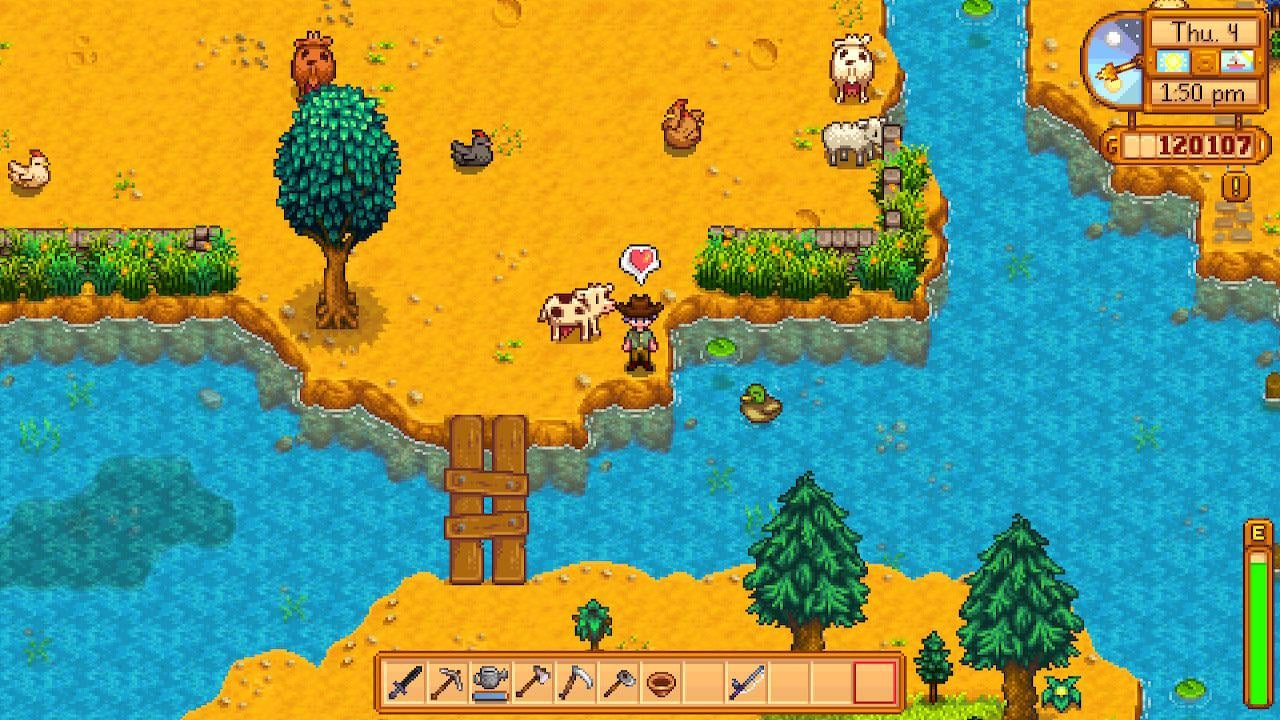Equip the watering can
Image resolution: width=1280 pixels, height=720 pixels.
[x=490, y=683]
